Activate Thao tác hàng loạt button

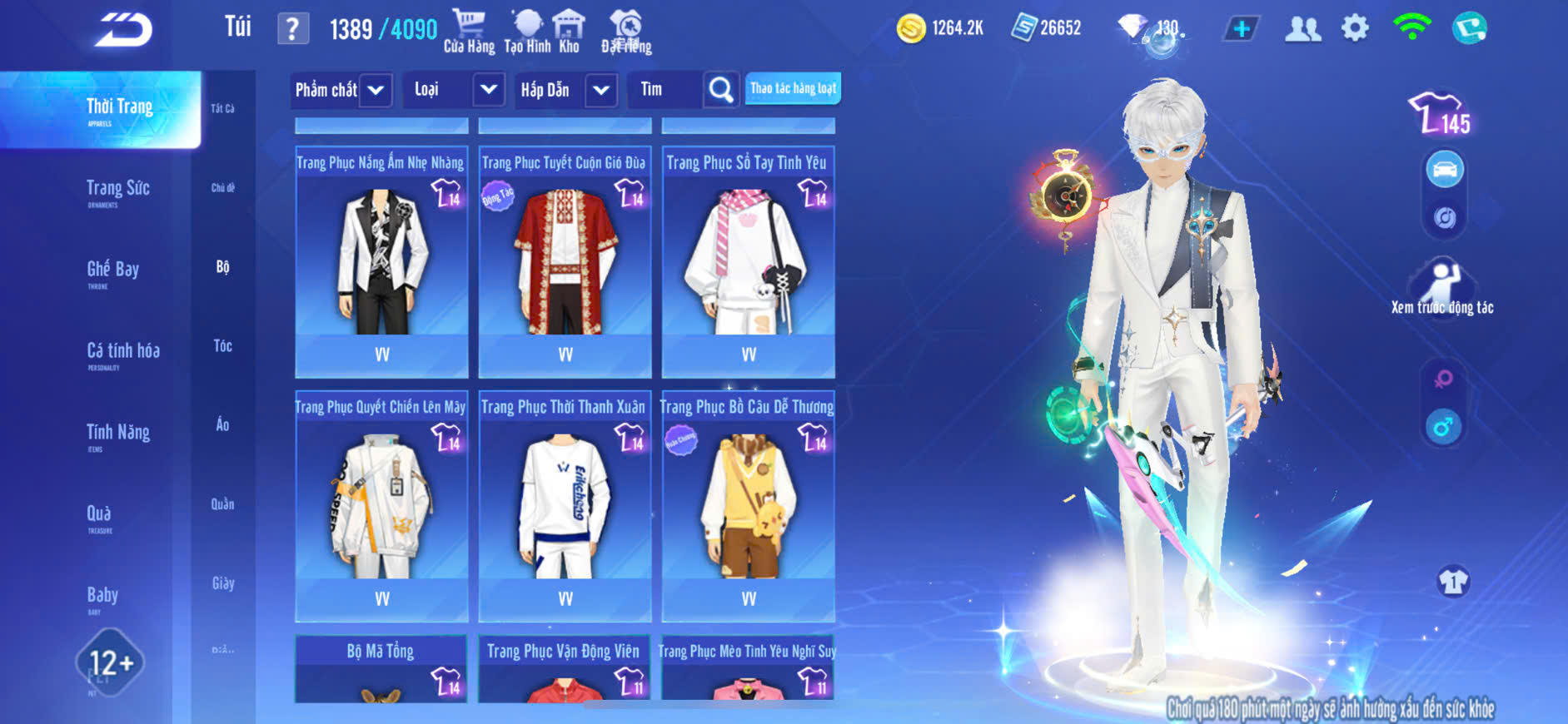(793, 88)
